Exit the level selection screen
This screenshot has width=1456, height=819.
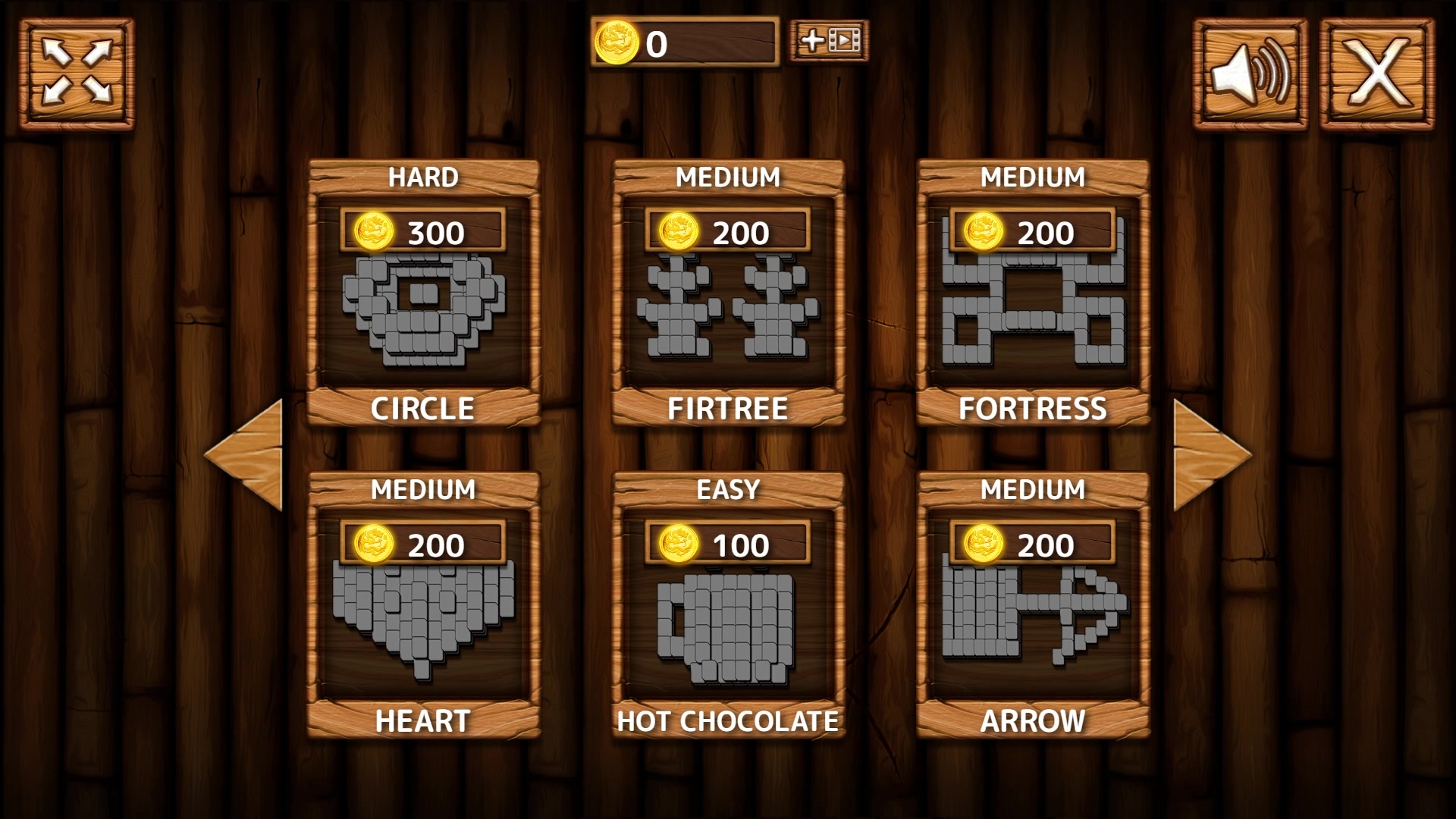coord(1379,74)
